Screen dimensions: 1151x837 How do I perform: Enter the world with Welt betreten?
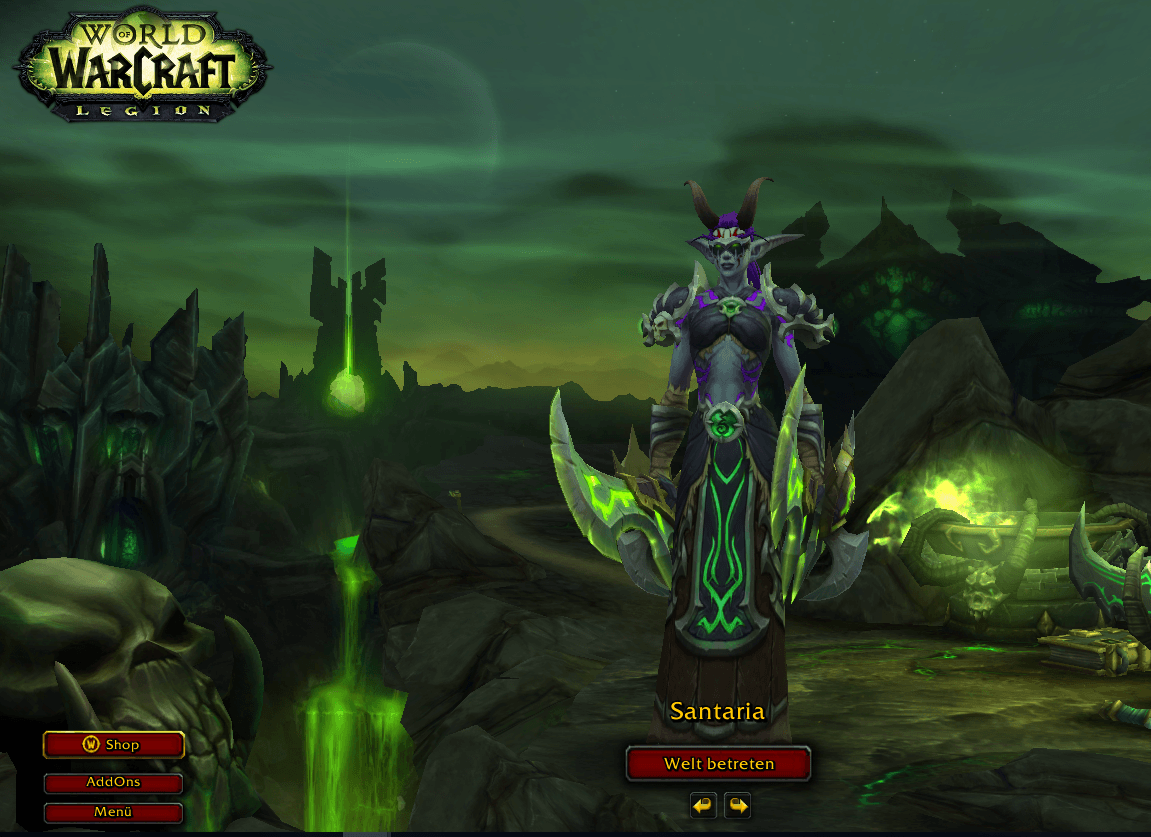pyautogui.click(x=718, y=764)
